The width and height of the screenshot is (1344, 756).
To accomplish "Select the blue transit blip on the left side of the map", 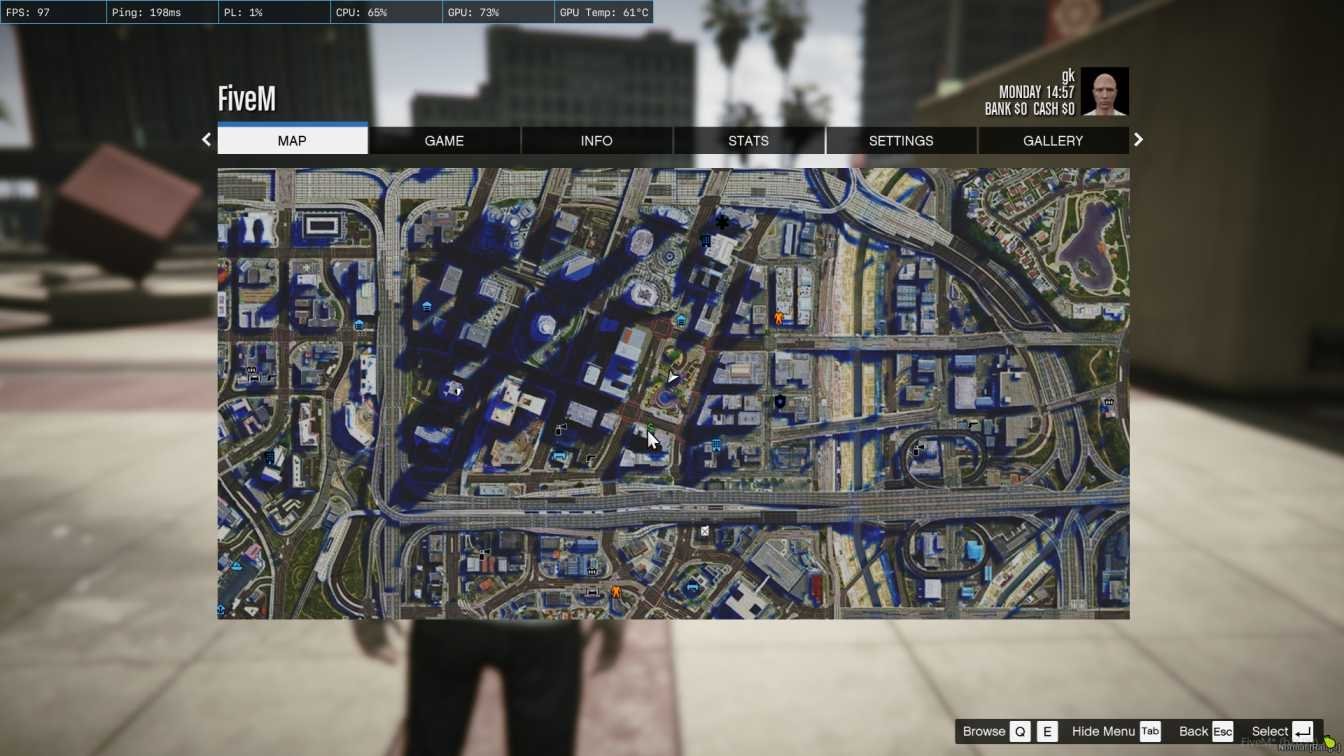I will pos(356,324).
